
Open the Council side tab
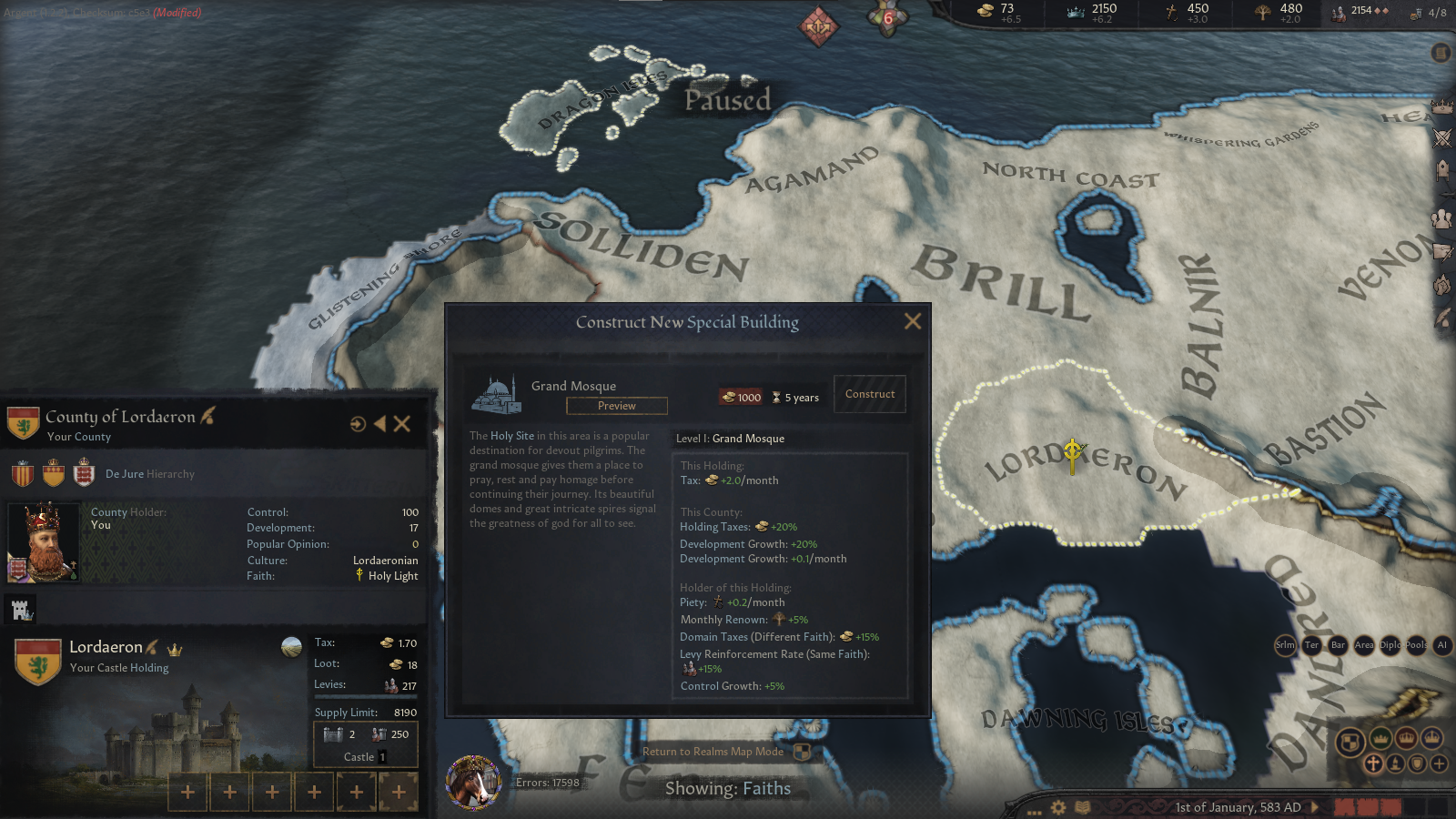point(1441,218)
